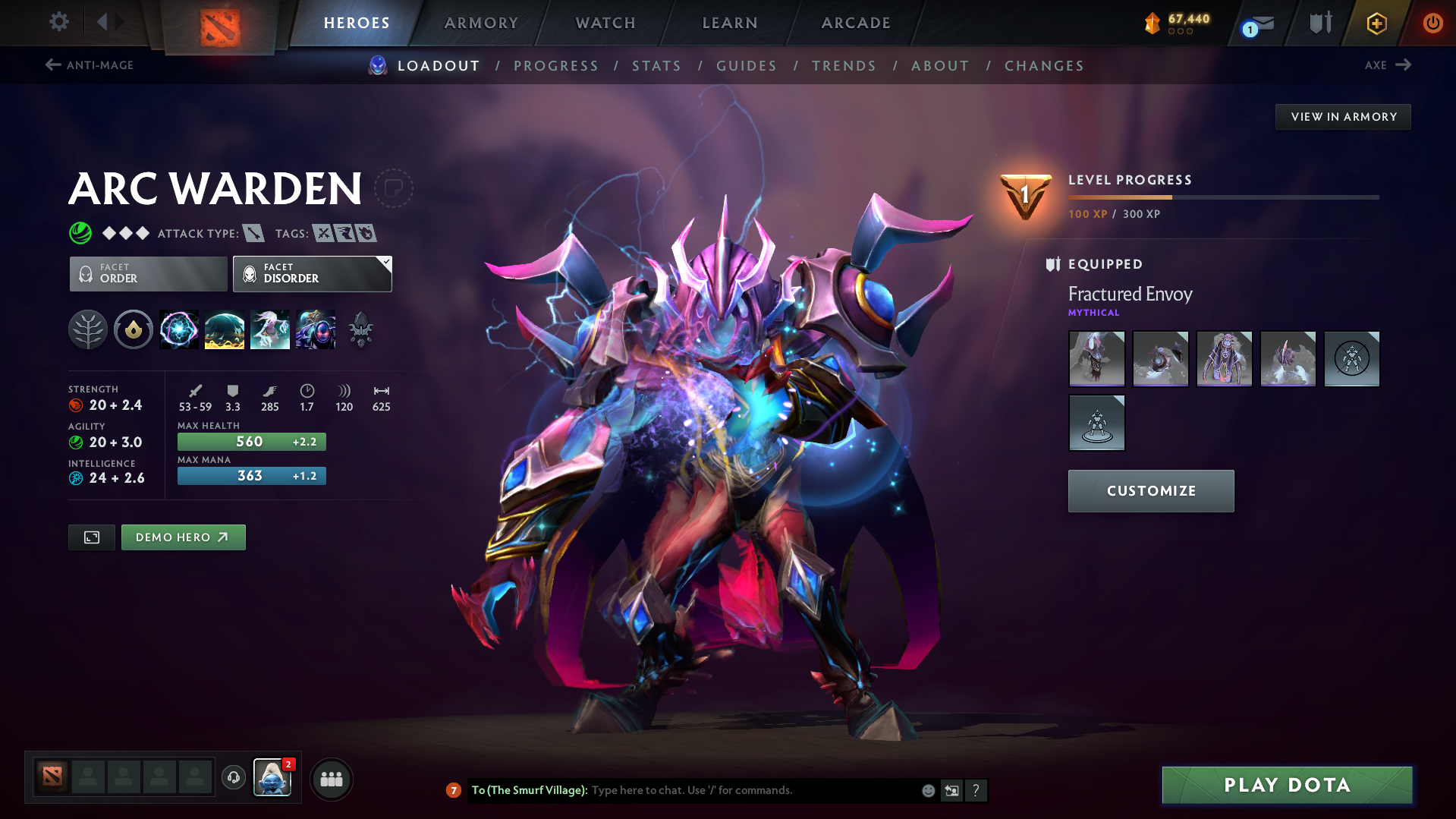Click the PLAY DOTA button
The height and width of the screenshot is (819, 1456).
tap(1286, 785)
